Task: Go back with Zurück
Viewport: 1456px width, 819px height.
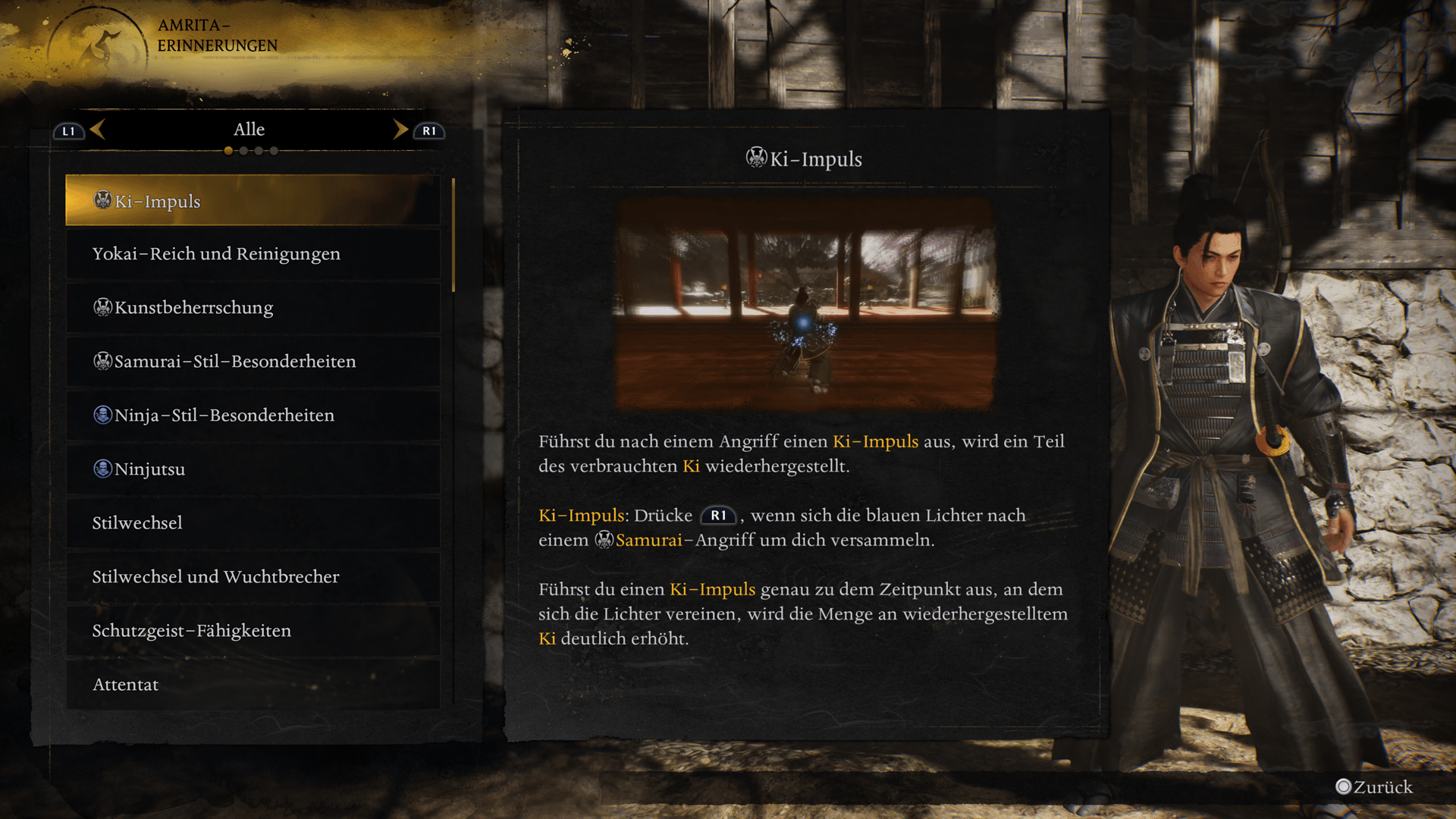Action: pos(1374,787)
